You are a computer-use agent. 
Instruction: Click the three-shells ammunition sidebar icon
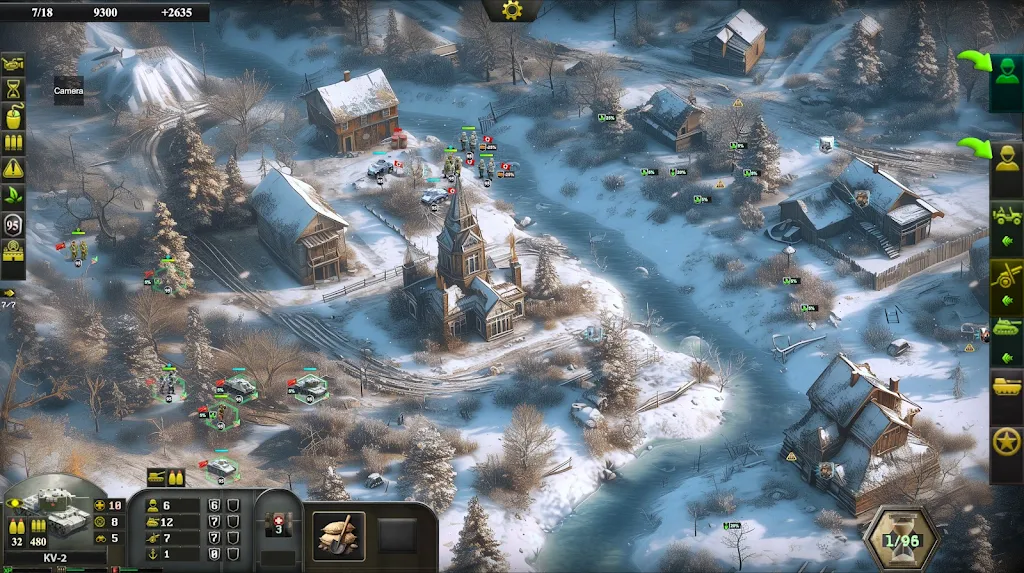(x=13, y=143)
